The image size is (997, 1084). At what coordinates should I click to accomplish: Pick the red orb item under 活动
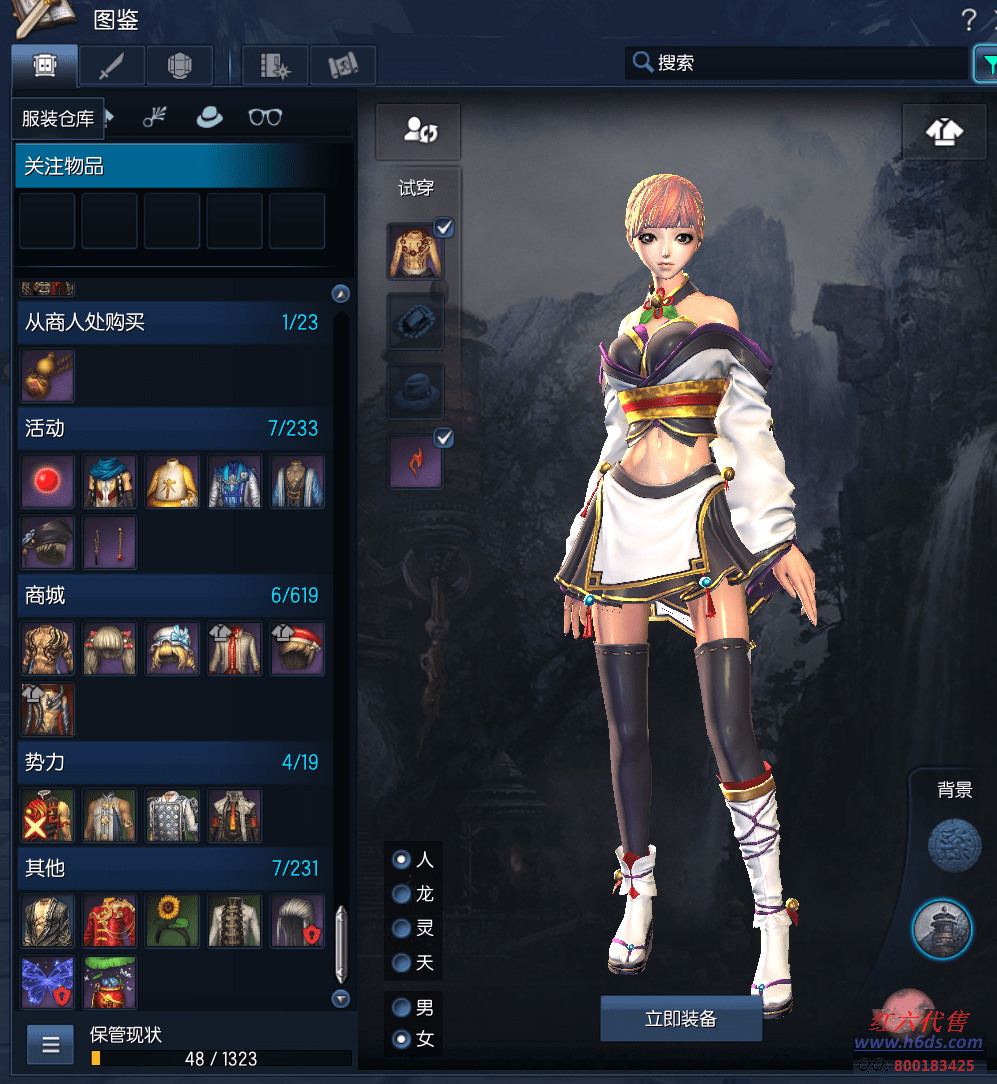[x=47, y=482]
